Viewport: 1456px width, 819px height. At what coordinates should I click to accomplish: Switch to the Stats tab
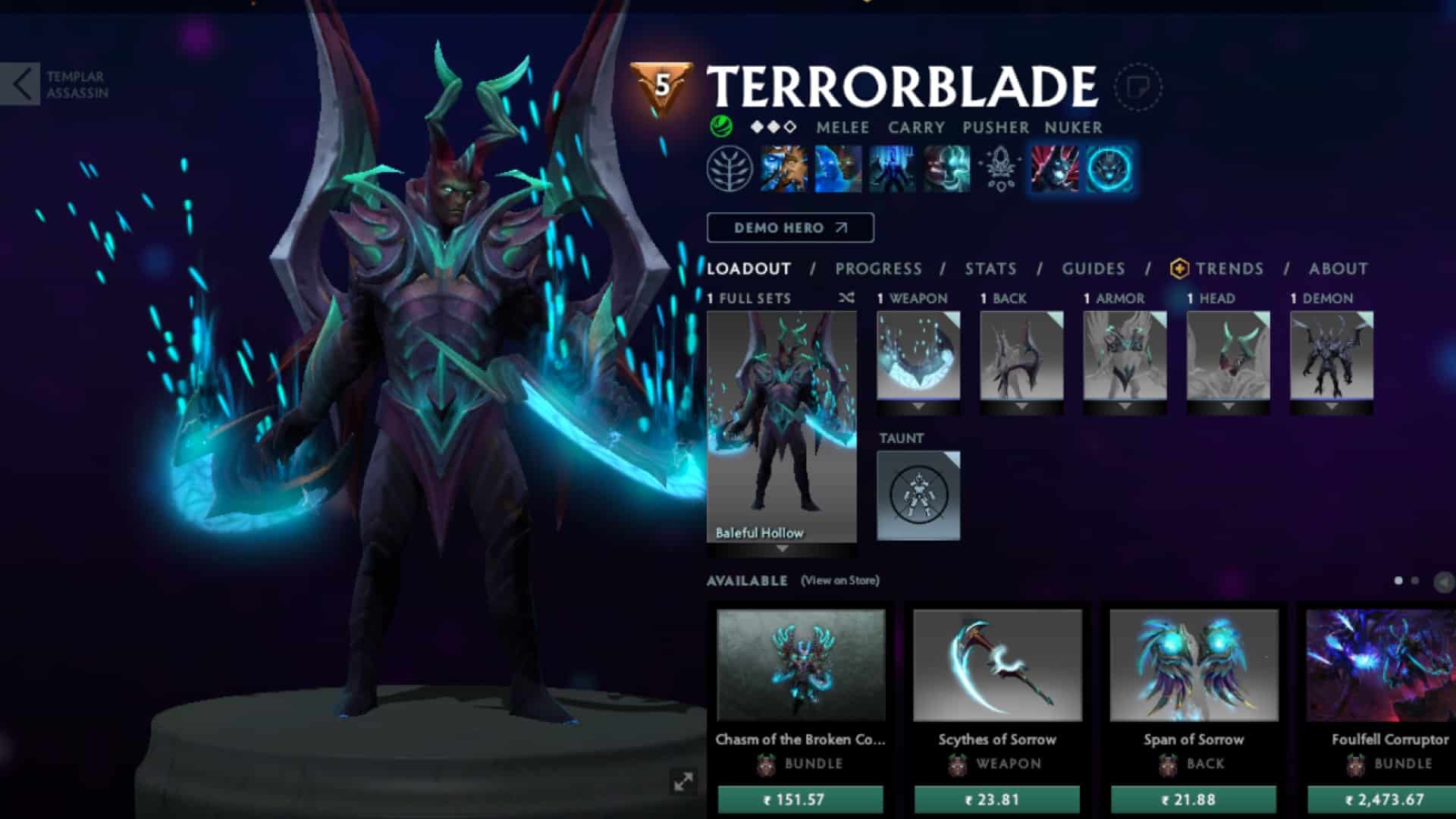tap(989, 268)
